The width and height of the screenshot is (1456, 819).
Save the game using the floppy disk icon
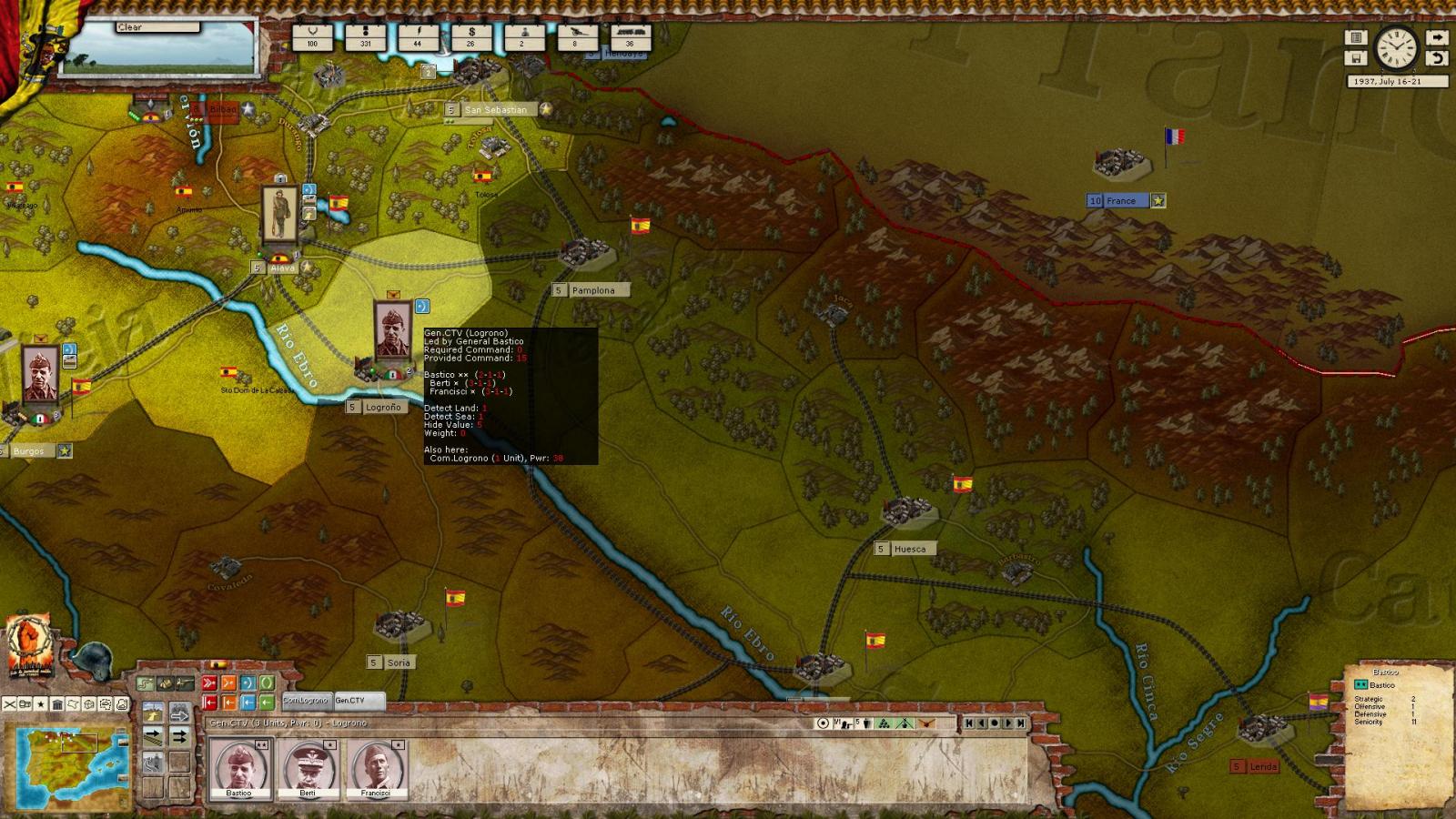[x=1356, y=58]
